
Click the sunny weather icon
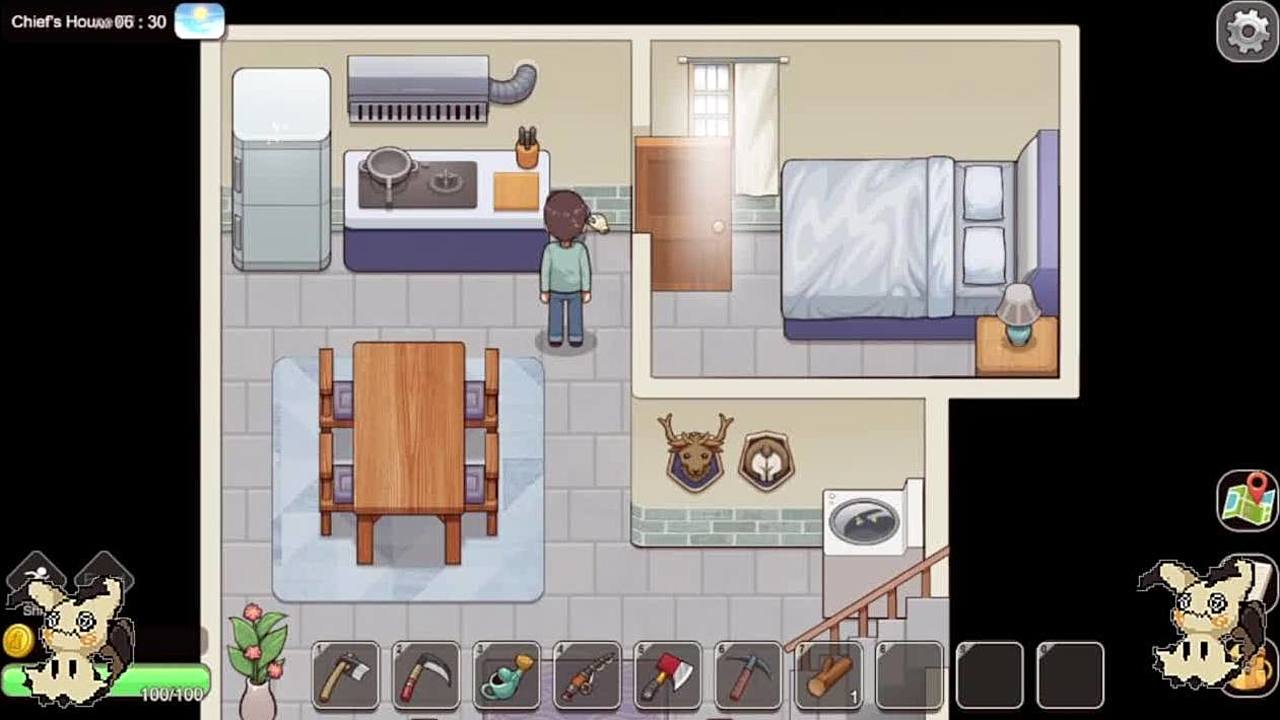(199, 20)
